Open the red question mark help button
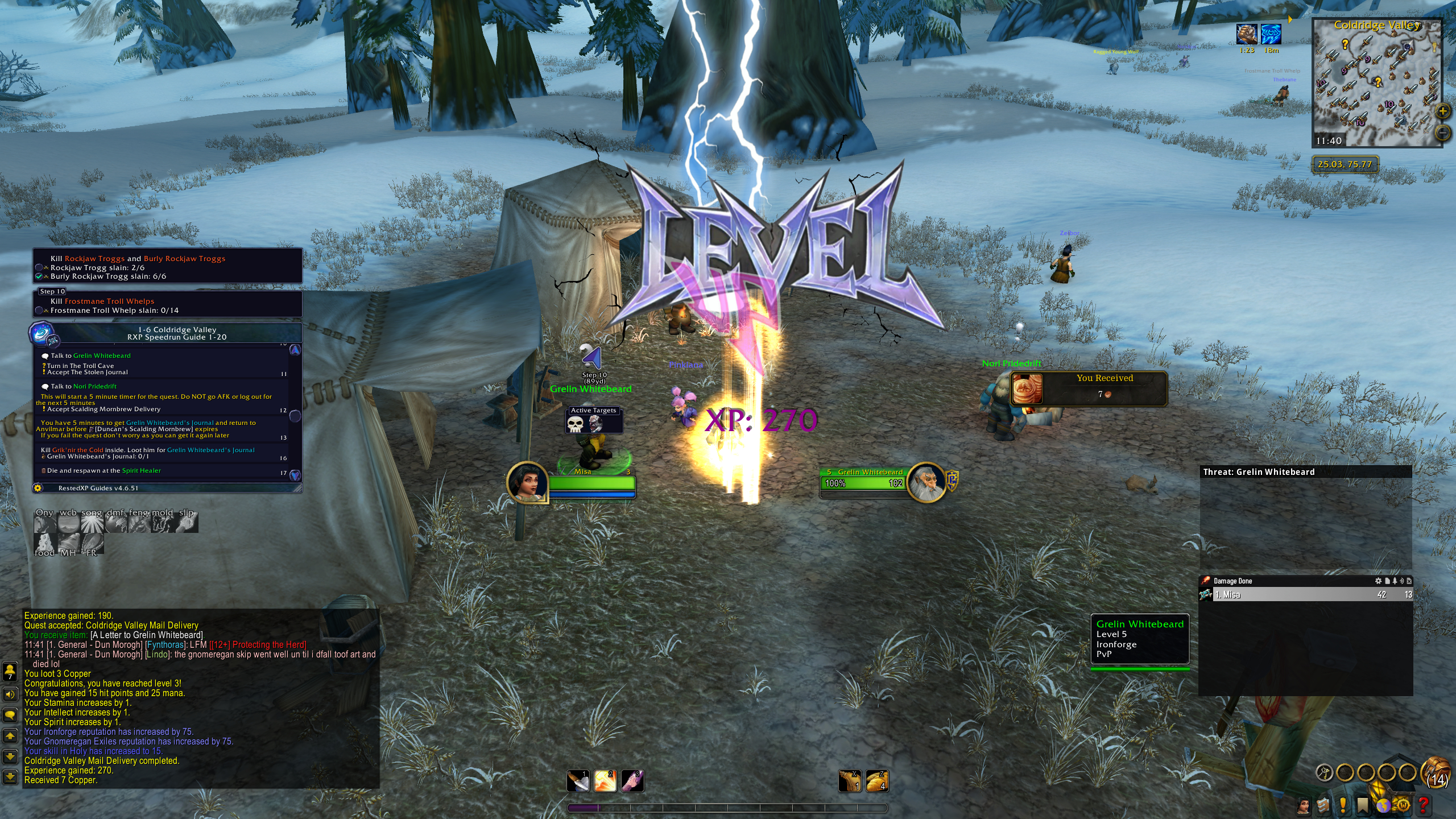The width and height of the screenshot is (1456, 819). pyautogui.click(x=1424, y=805)
